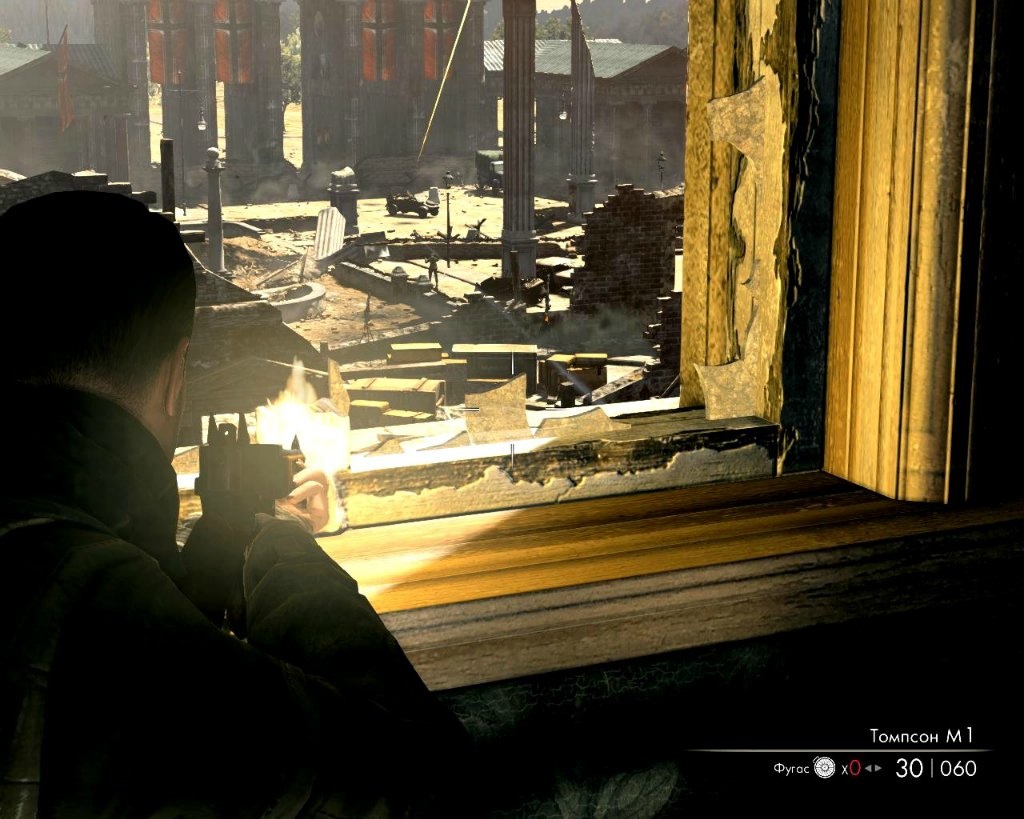Click the Томпсон М1 weapon label

(x=921, y=736)
